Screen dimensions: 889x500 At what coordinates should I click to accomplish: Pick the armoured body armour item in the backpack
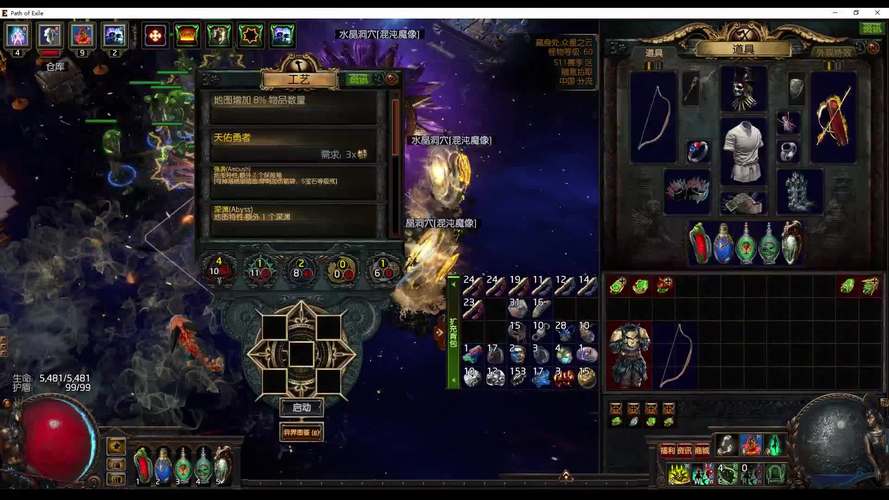pos(629,355)
